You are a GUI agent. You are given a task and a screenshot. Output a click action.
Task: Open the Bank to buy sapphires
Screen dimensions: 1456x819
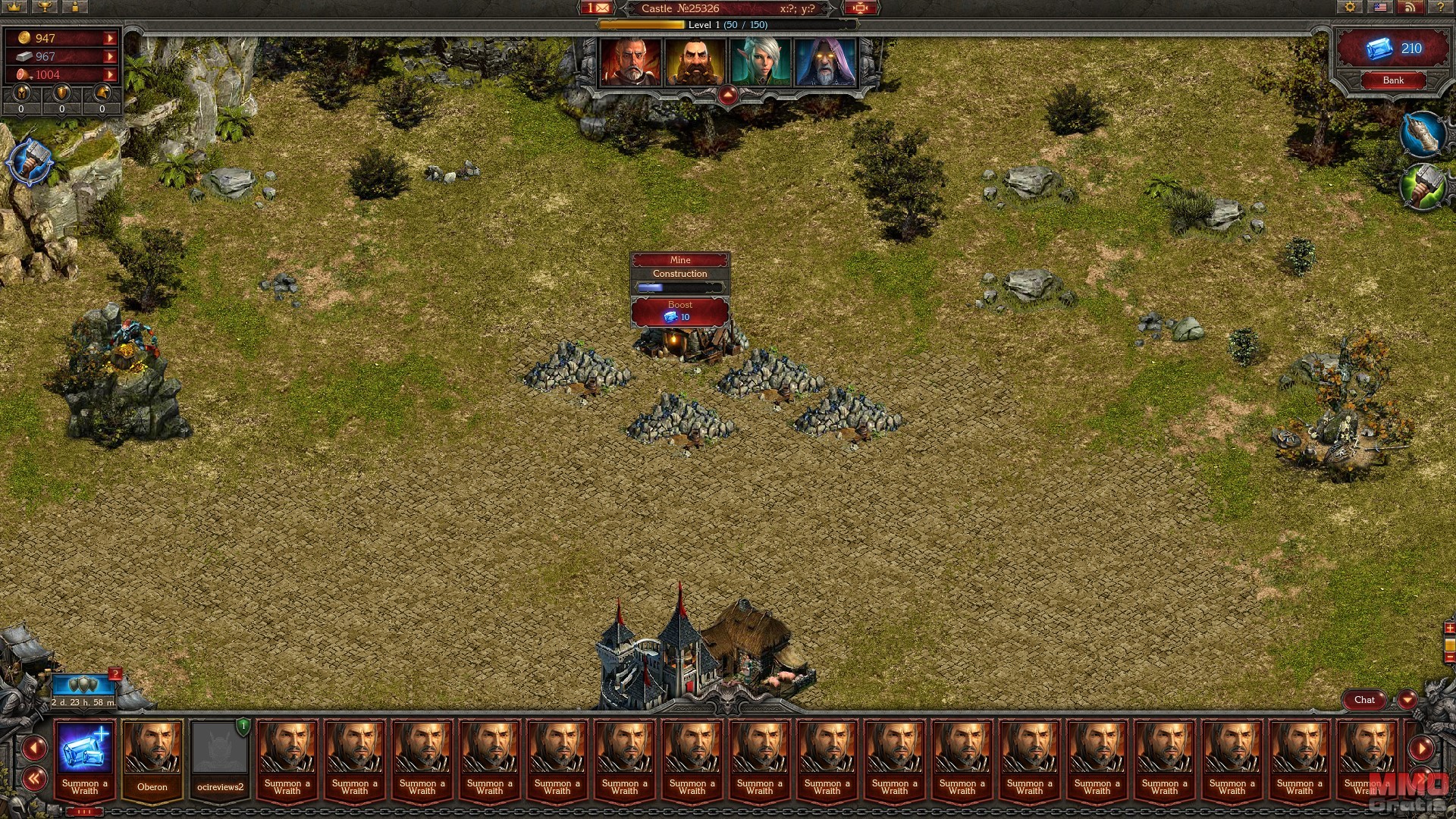pyautogui.click(x=1393, y=80)
